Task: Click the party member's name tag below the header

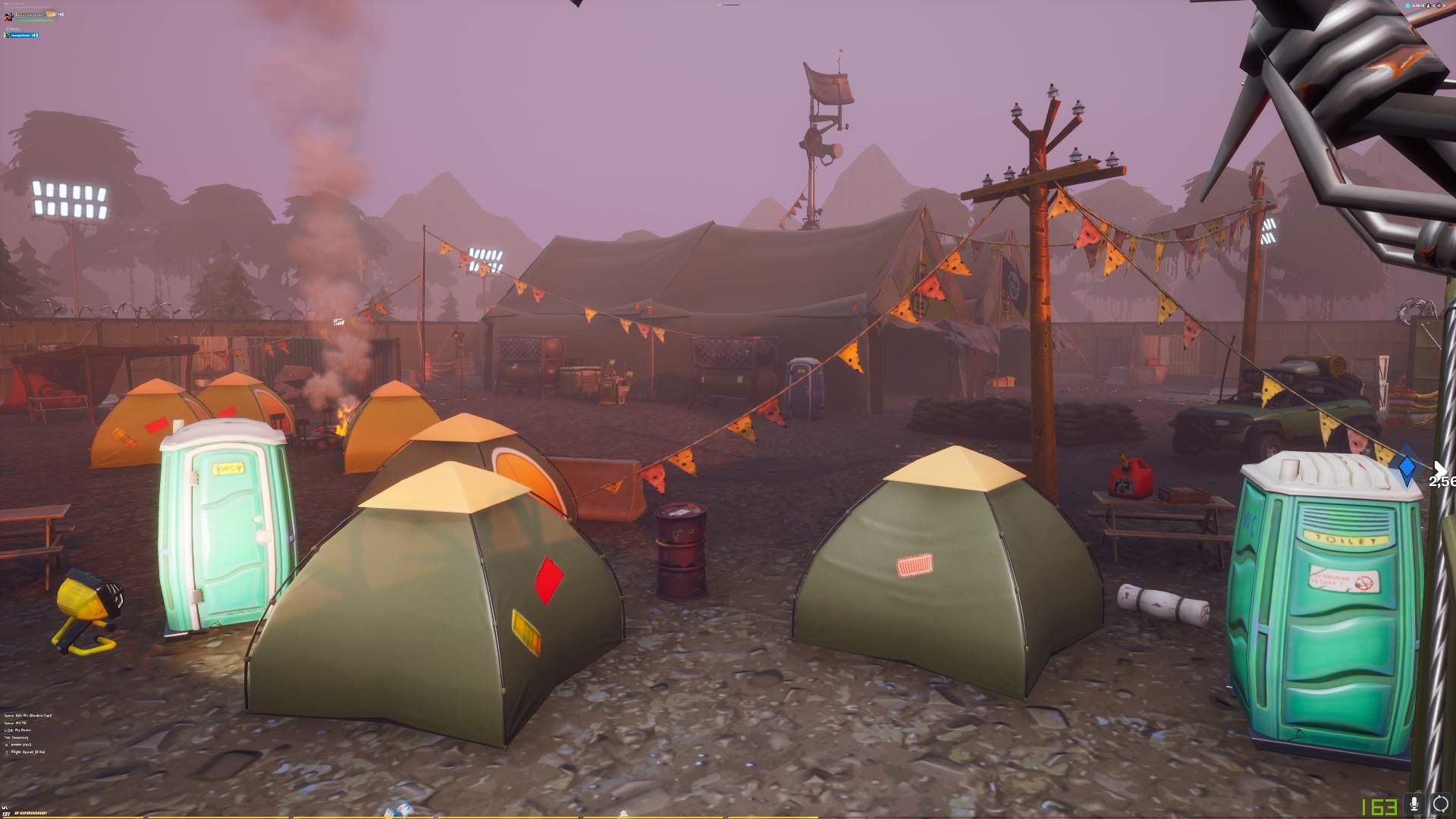Action: click(20, 35)
